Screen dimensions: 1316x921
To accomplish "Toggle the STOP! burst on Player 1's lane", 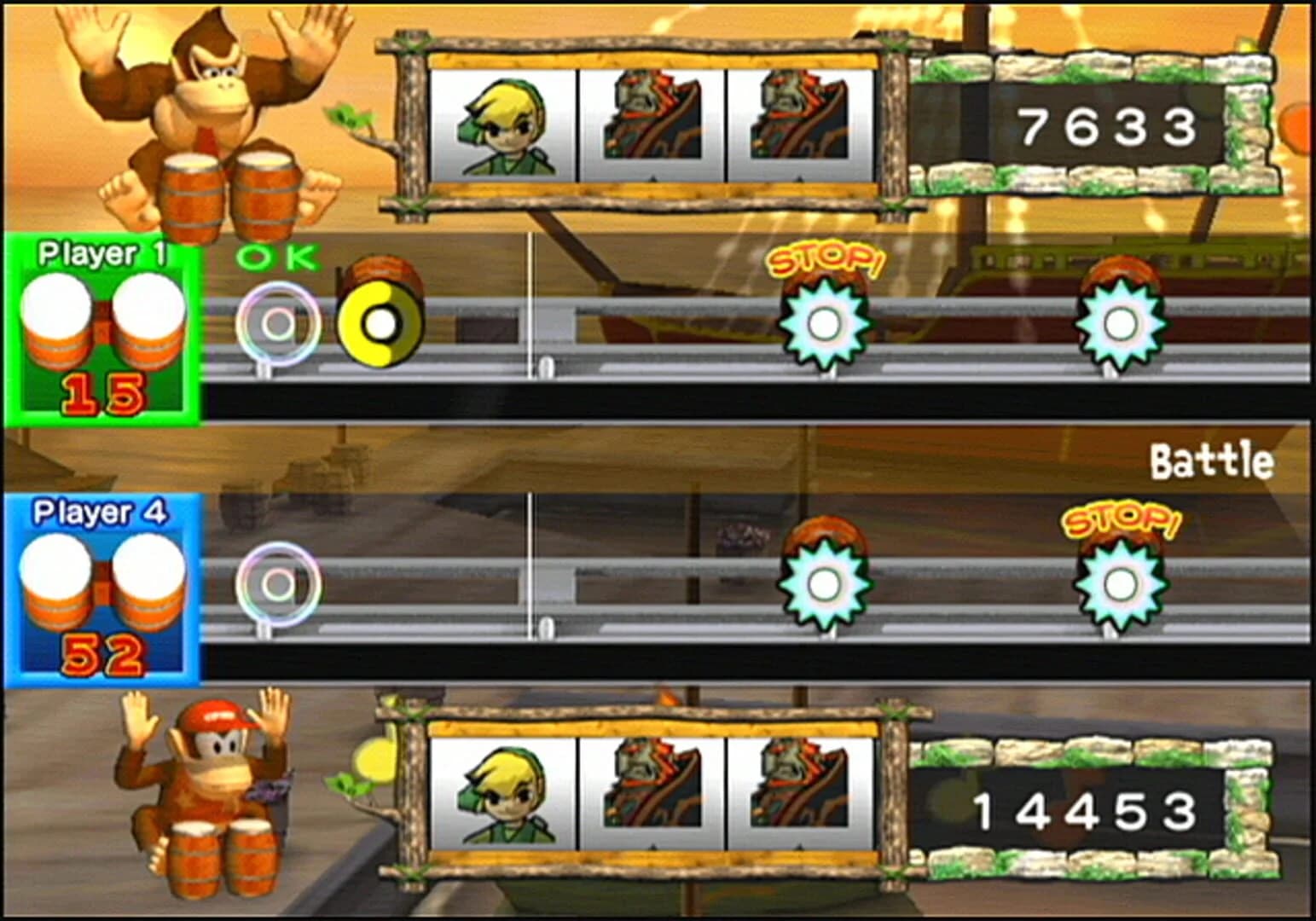I will [824, 324].
